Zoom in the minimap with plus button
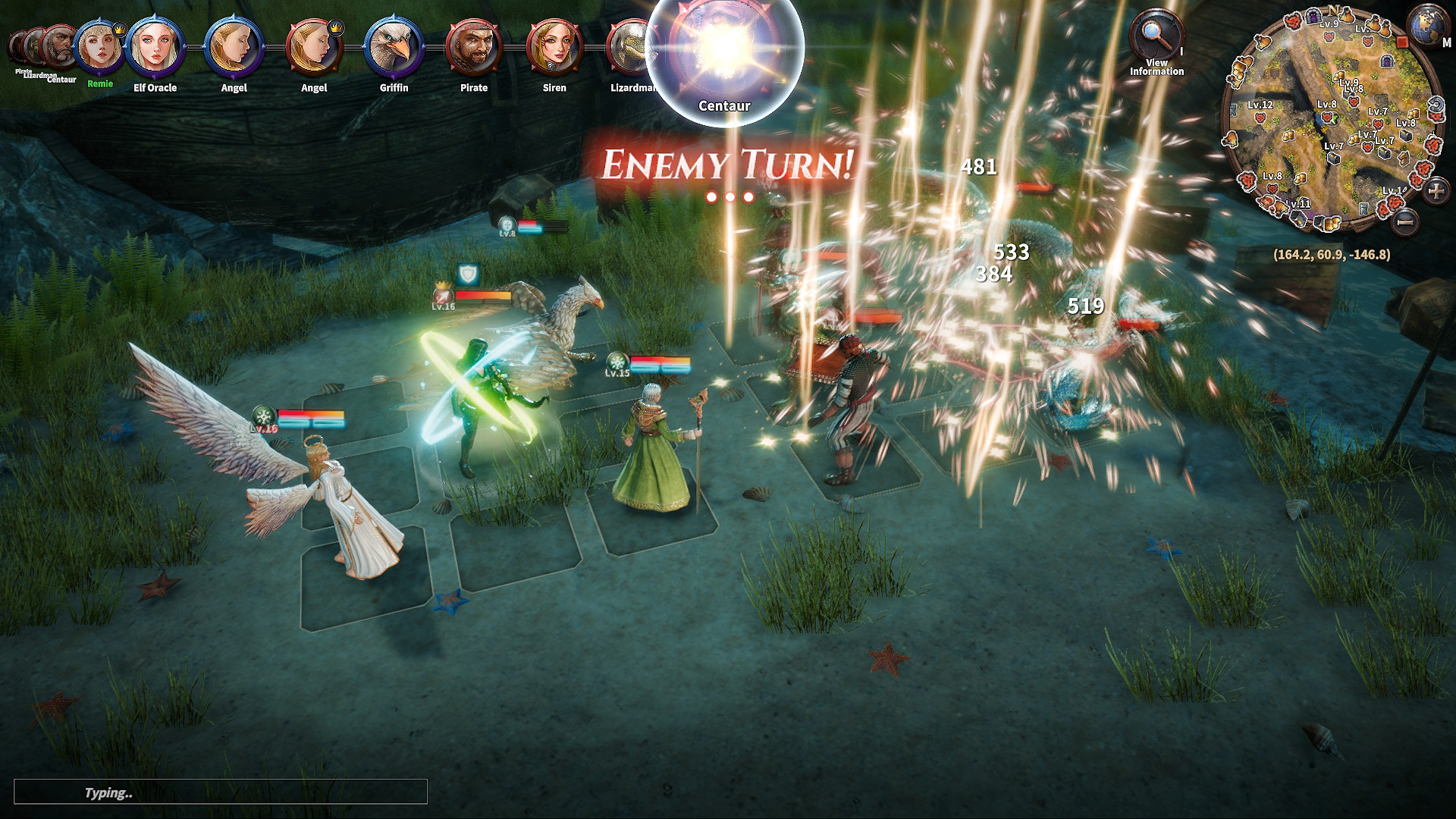 coord(1436,190)
